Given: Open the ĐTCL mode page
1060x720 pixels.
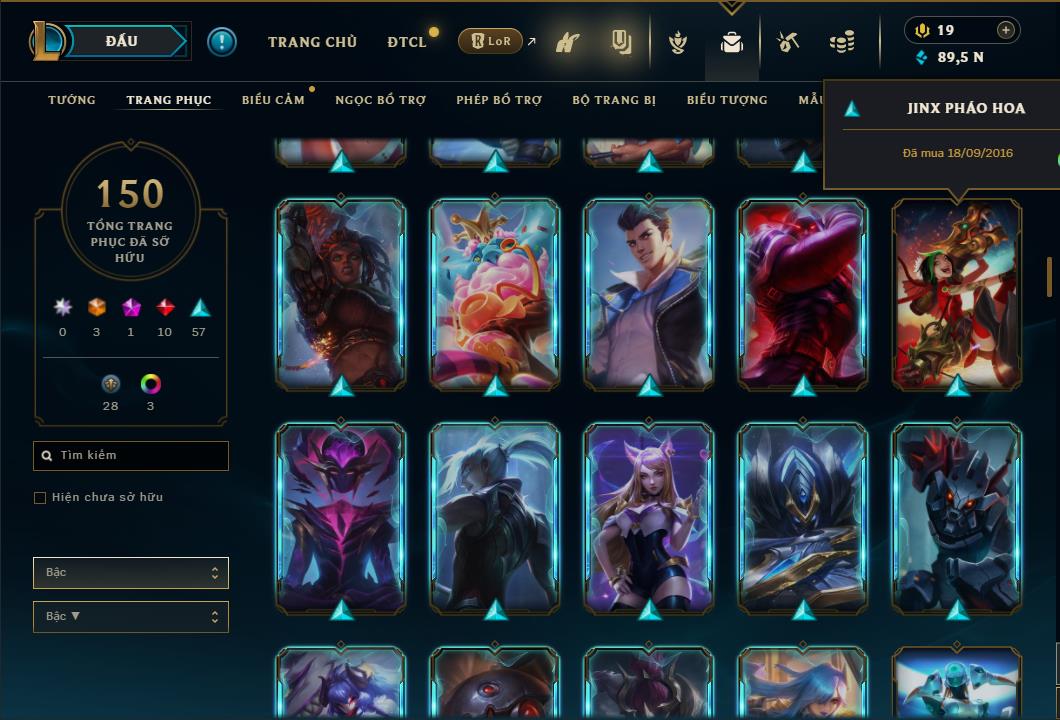Looking at the screenshot, I should pyautogui.click(x=407, y=42).
